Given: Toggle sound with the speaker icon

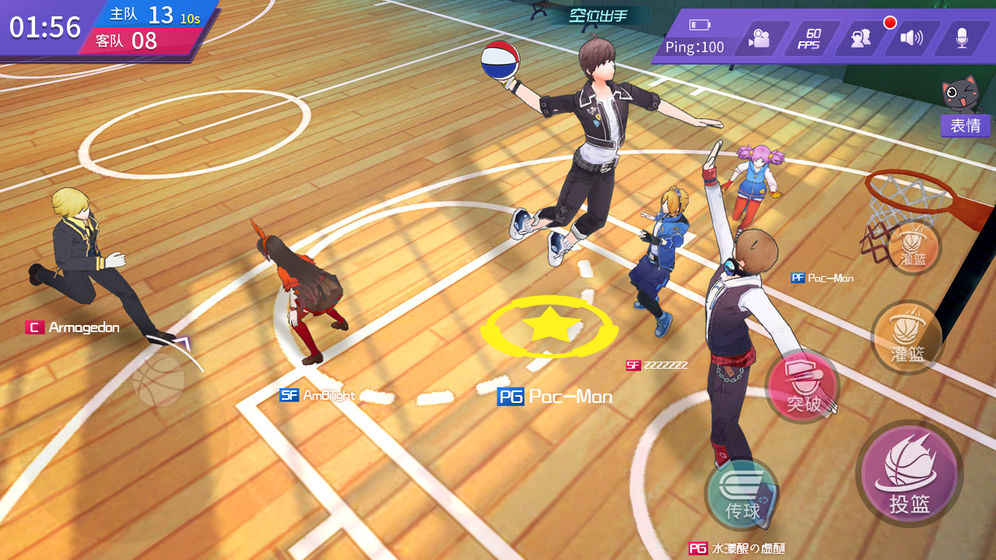Looking at the screenshot, I should coord(911,39).
